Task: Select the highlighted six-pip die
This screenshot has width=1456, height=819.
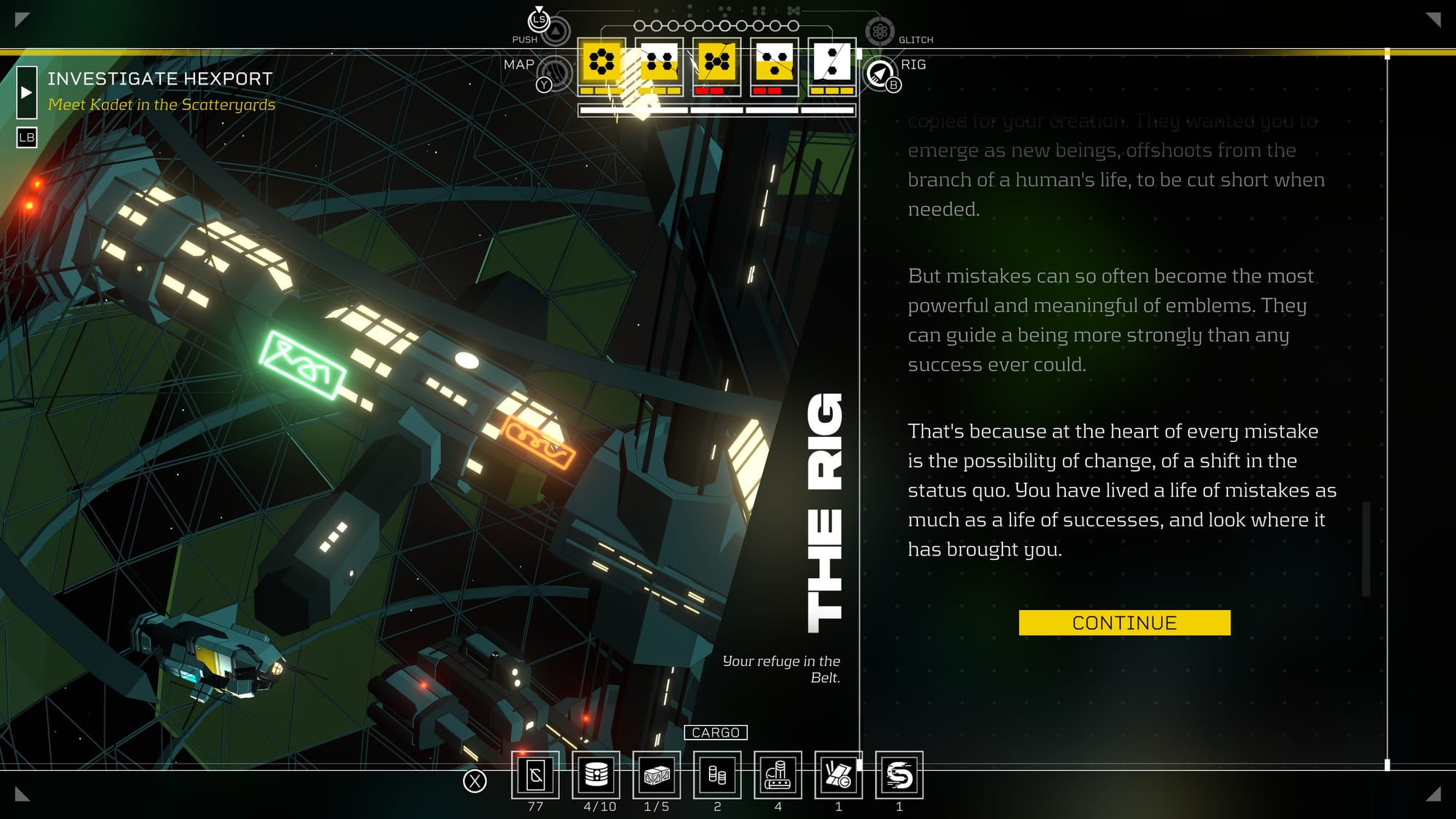Action: tap(601, 62)
